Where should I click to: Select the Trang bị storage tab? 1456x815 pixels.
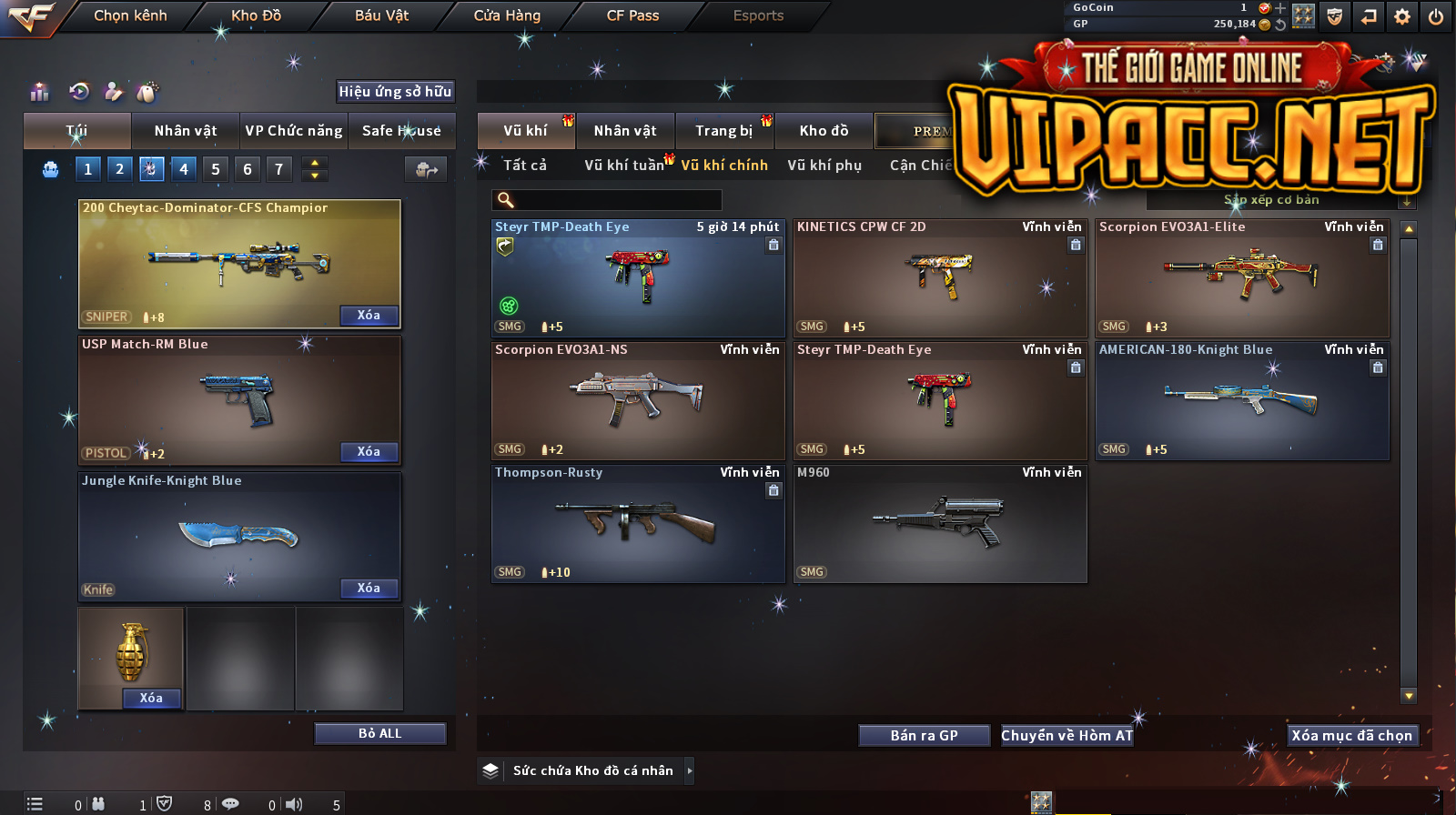pos(723,131)
